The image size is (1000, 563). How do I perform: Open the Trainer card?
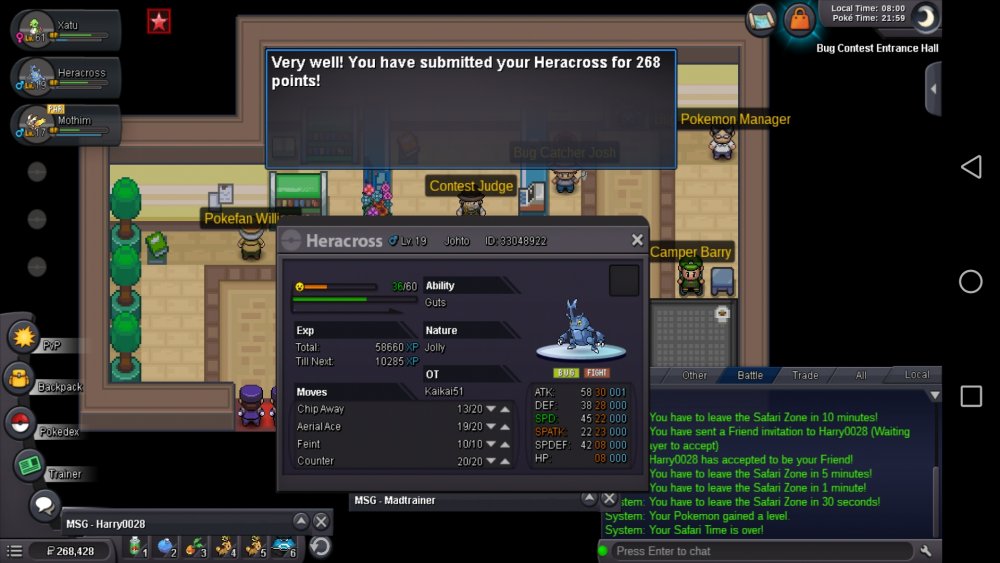(30, 466)
